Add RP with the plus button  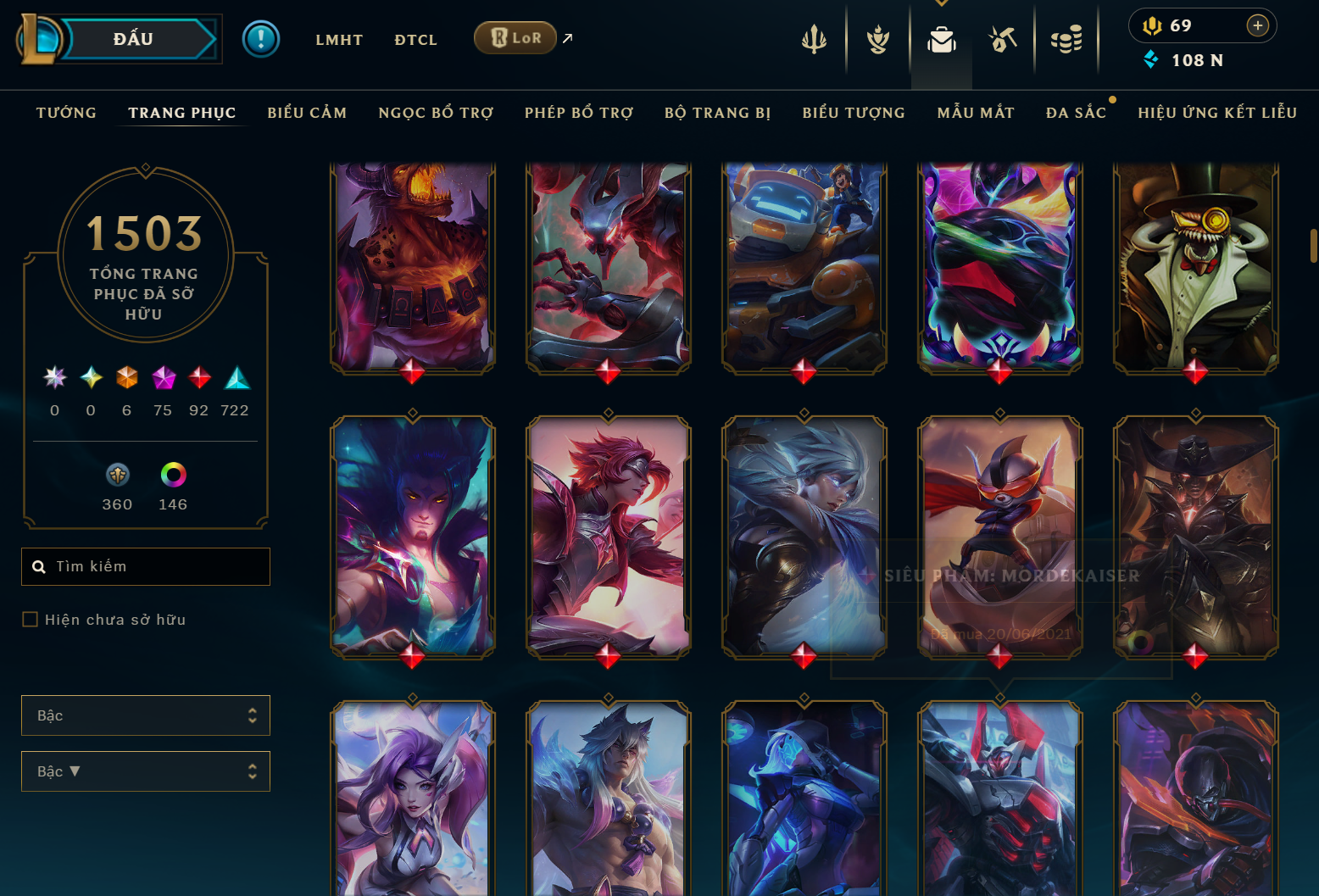(x=1258, y=26)
